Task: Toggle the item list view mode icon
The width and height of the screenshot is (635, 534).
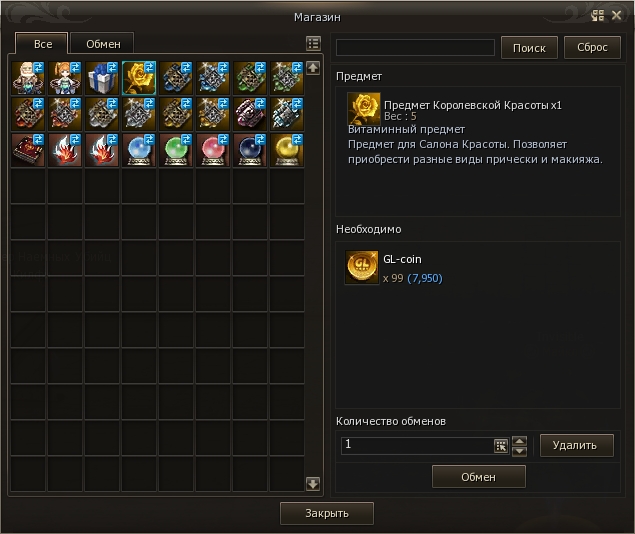Action: coord(313,44)
